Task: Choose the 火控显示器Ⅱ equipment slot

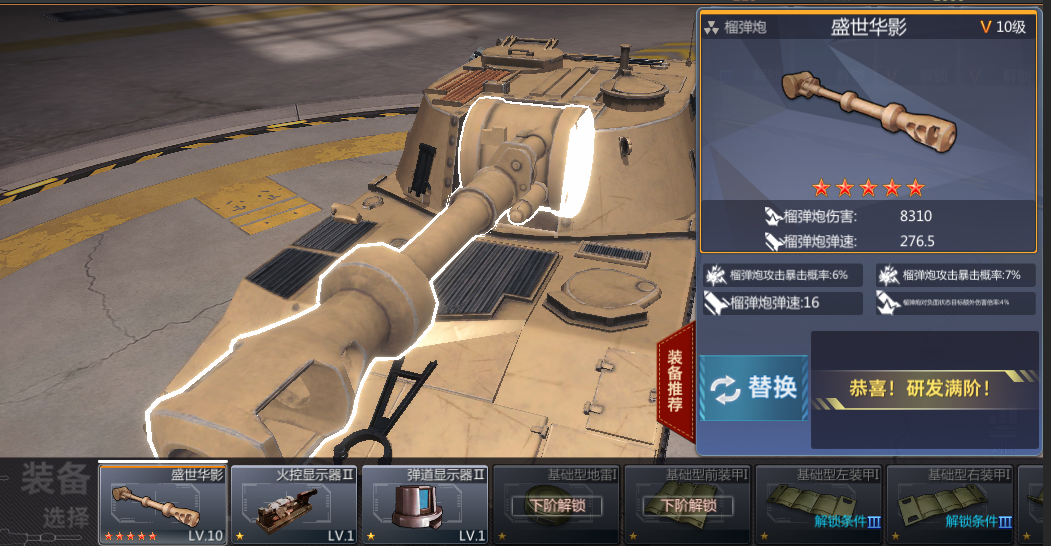Action: [x=294, y=504]
